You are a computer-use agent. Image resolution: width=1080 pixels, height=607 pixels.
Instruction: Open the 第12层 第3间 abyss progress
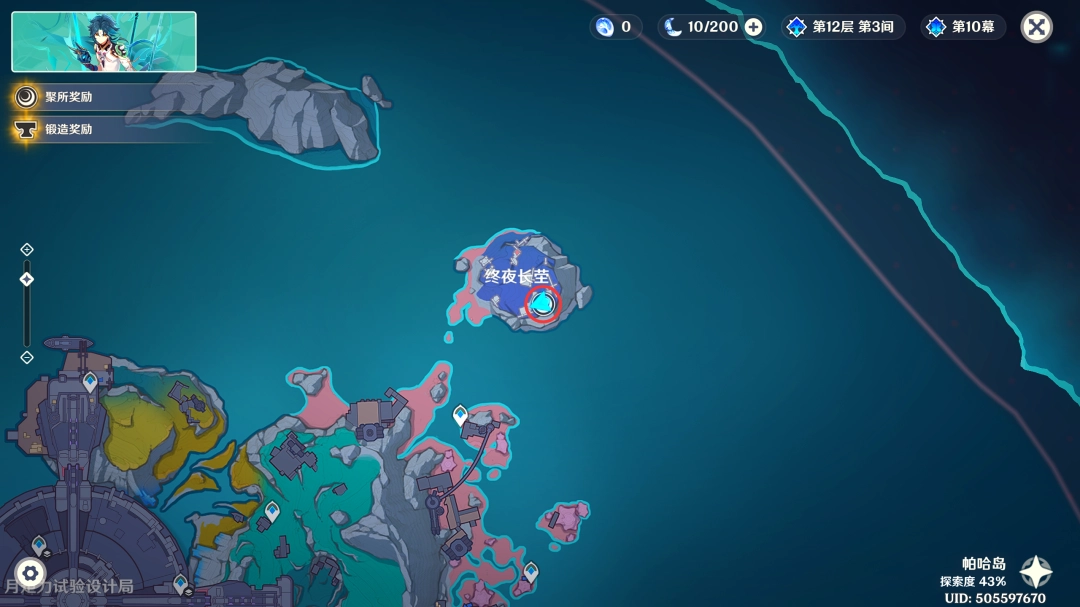click(x=843, y=27)
